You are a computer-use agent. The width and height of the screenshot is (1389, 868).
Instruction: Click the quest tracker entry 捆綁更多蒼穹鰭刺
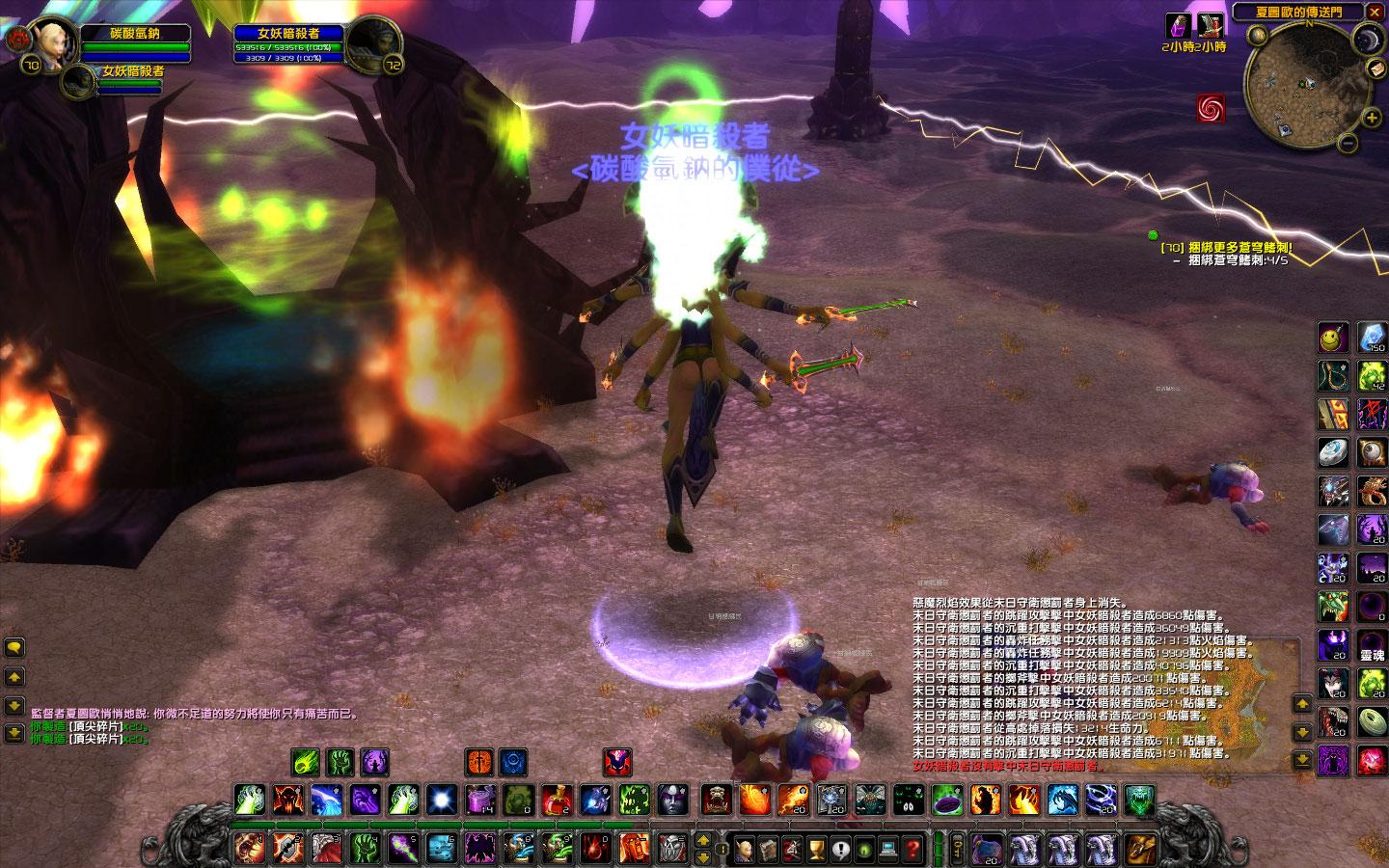coord(1225,247)
